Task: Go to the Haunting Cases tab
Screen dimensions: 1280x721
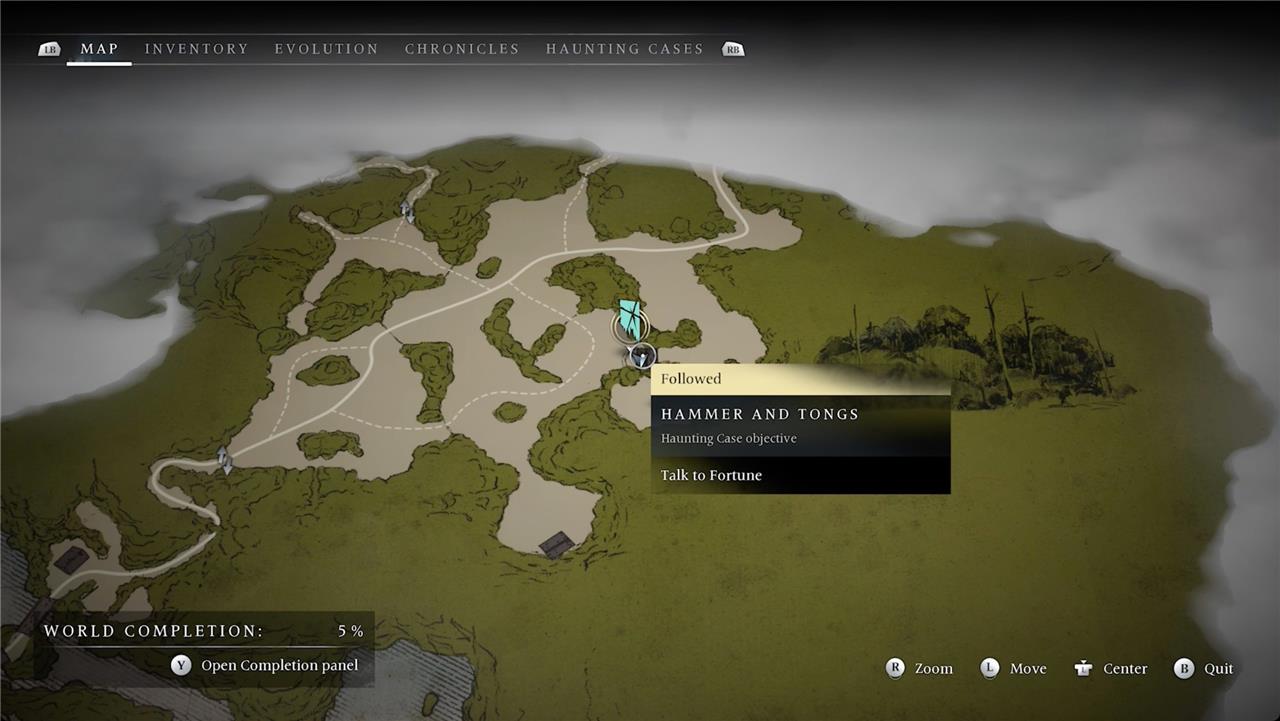Action: coord(624,49)
